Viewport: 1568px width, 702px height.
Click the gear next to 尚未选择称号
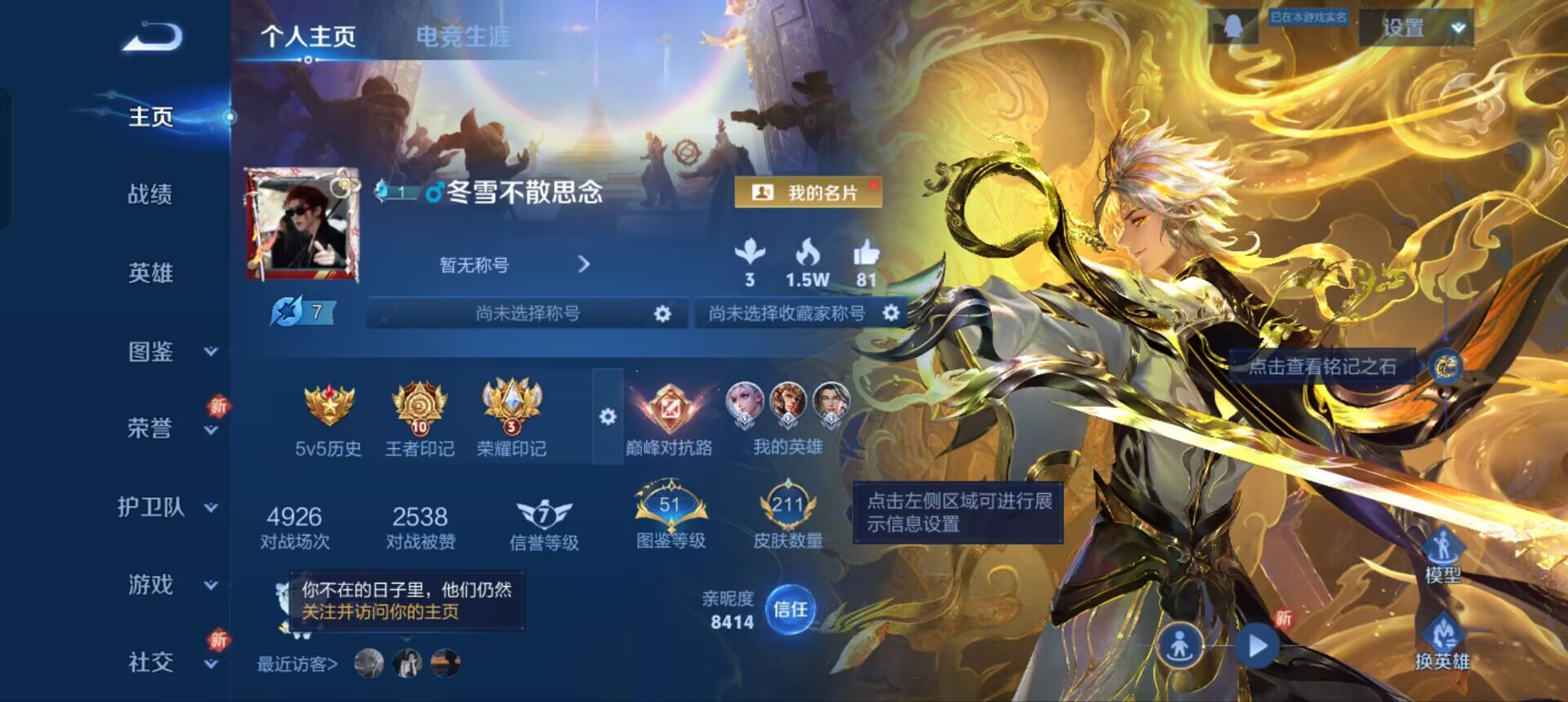click(663, 313)
